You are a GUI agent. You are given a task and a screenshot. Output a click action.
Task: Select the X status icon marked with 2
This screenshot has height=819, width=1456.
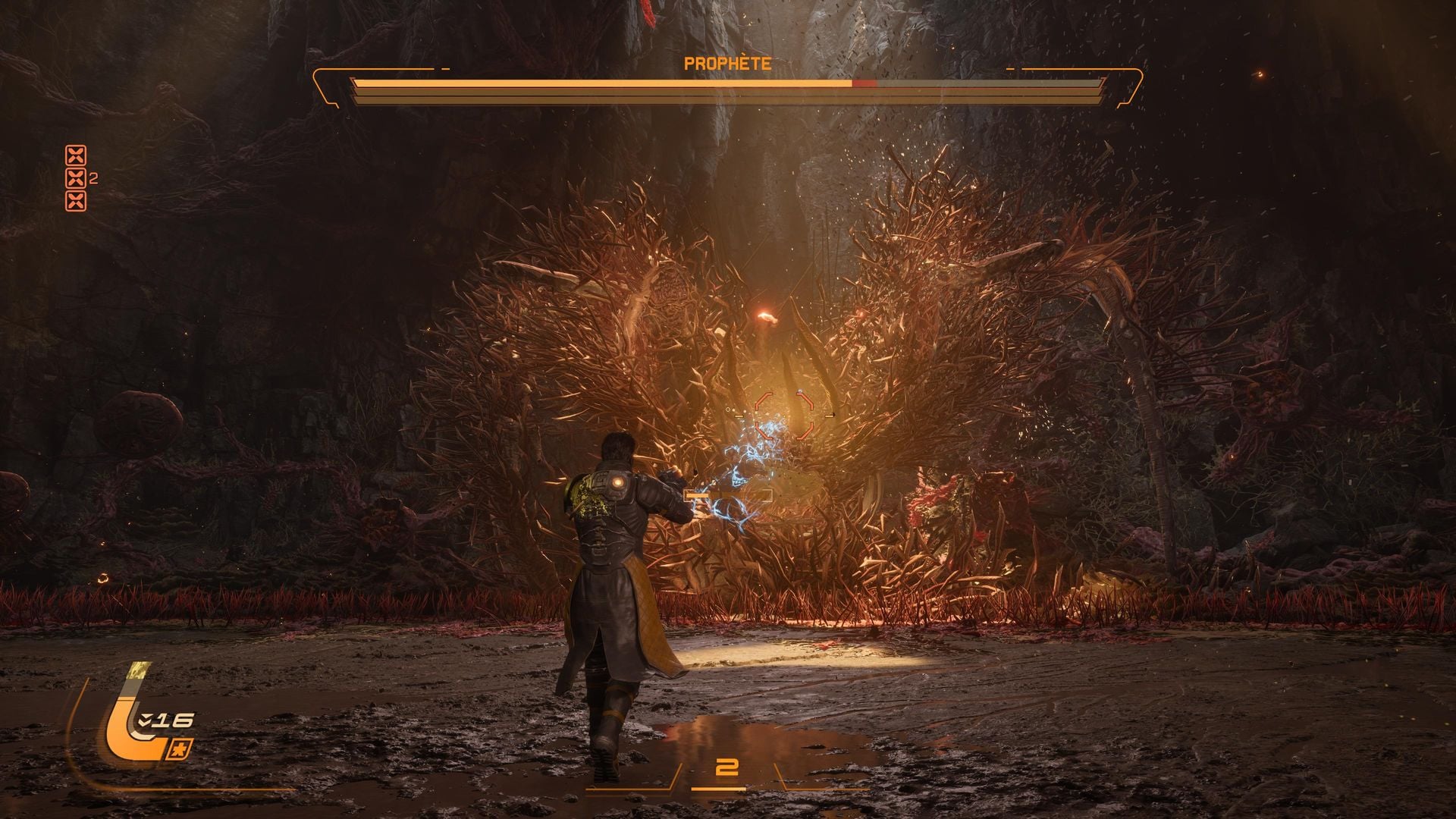pos(76,179)
